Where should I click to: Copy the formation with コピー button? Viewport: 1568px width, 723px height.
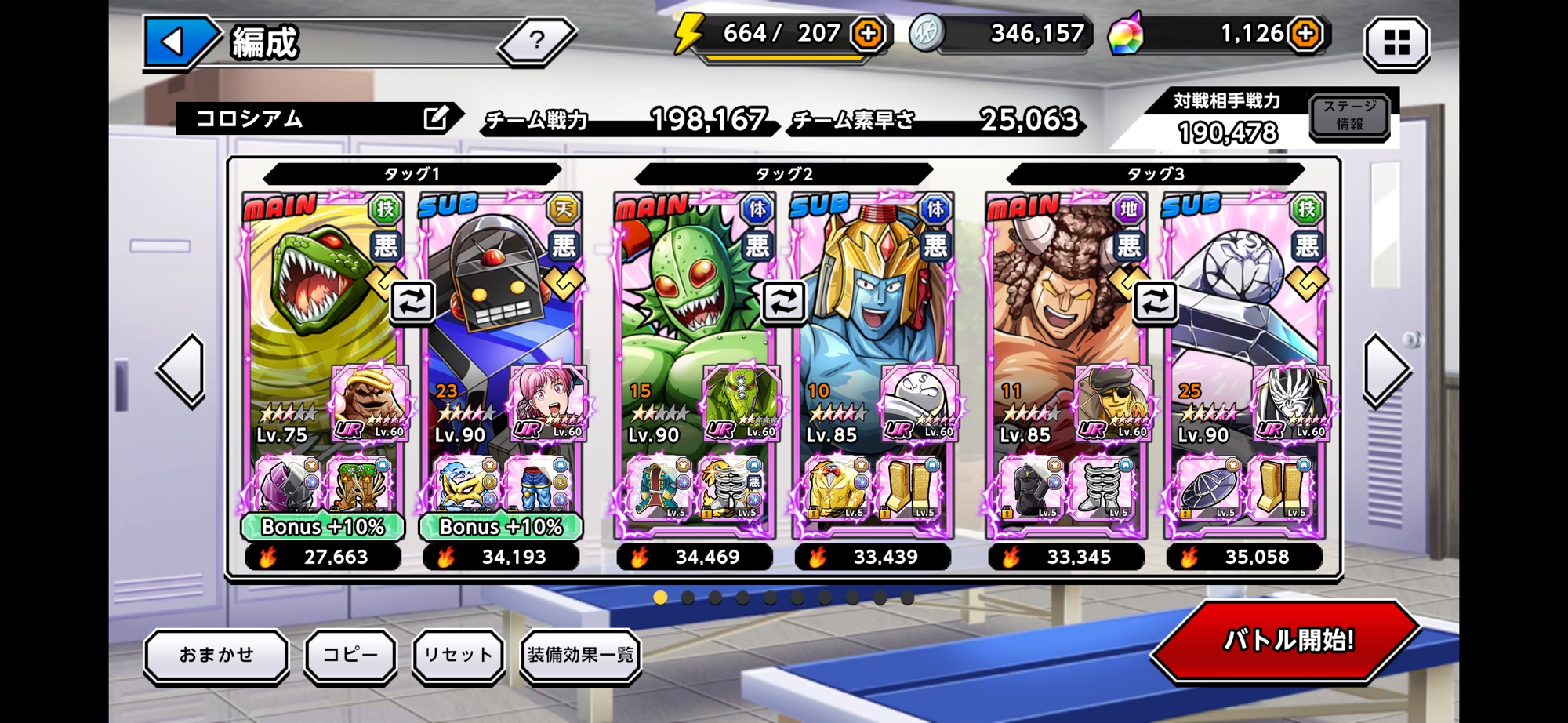tap(350, 655)
